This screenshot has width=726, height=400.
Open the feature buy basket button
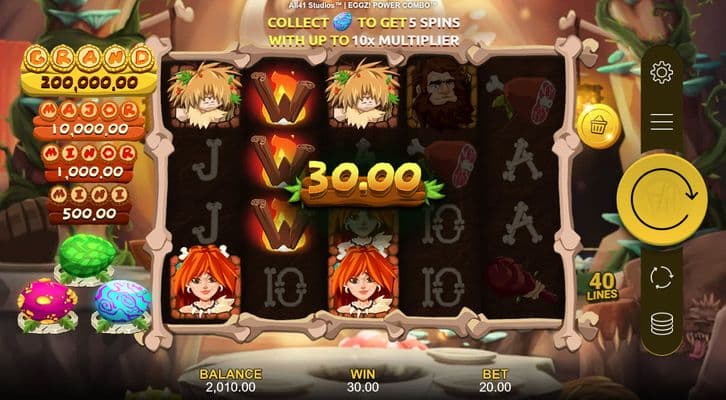click(598, 126)
